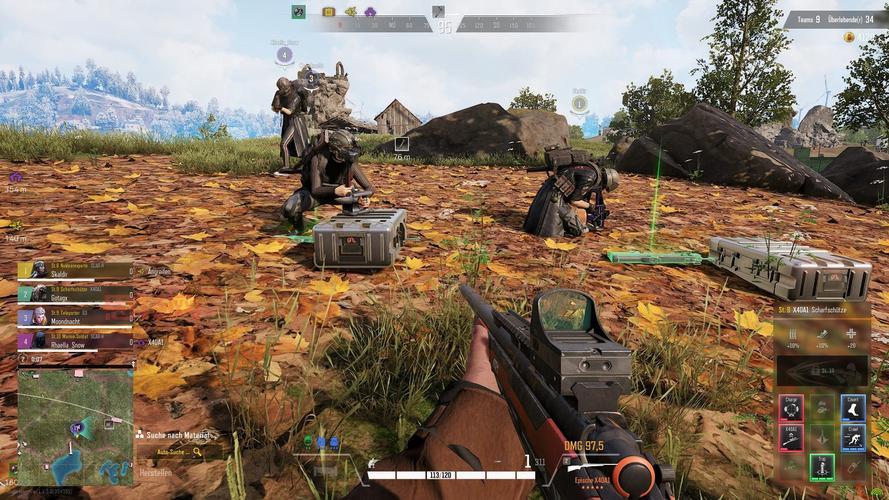Pick Rhaella_Snow's team entry
The image size is (889, 500).
(75, 340)
